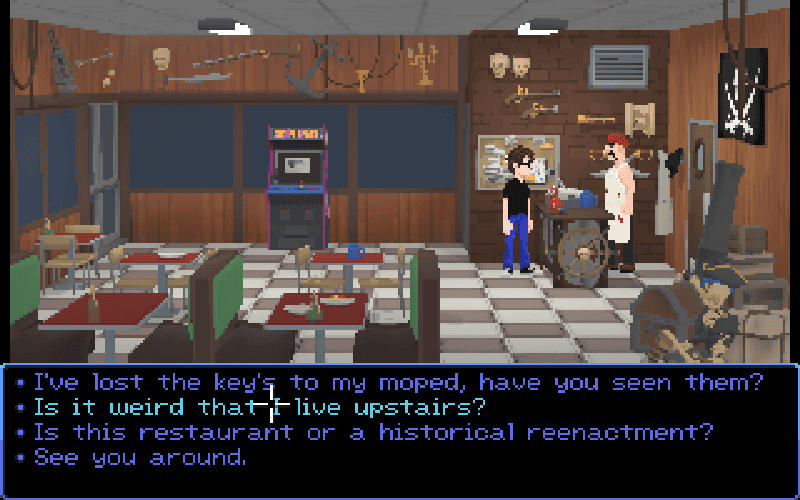
Task: Ask about the lost moped keys
Action: [x=398, y=382]
